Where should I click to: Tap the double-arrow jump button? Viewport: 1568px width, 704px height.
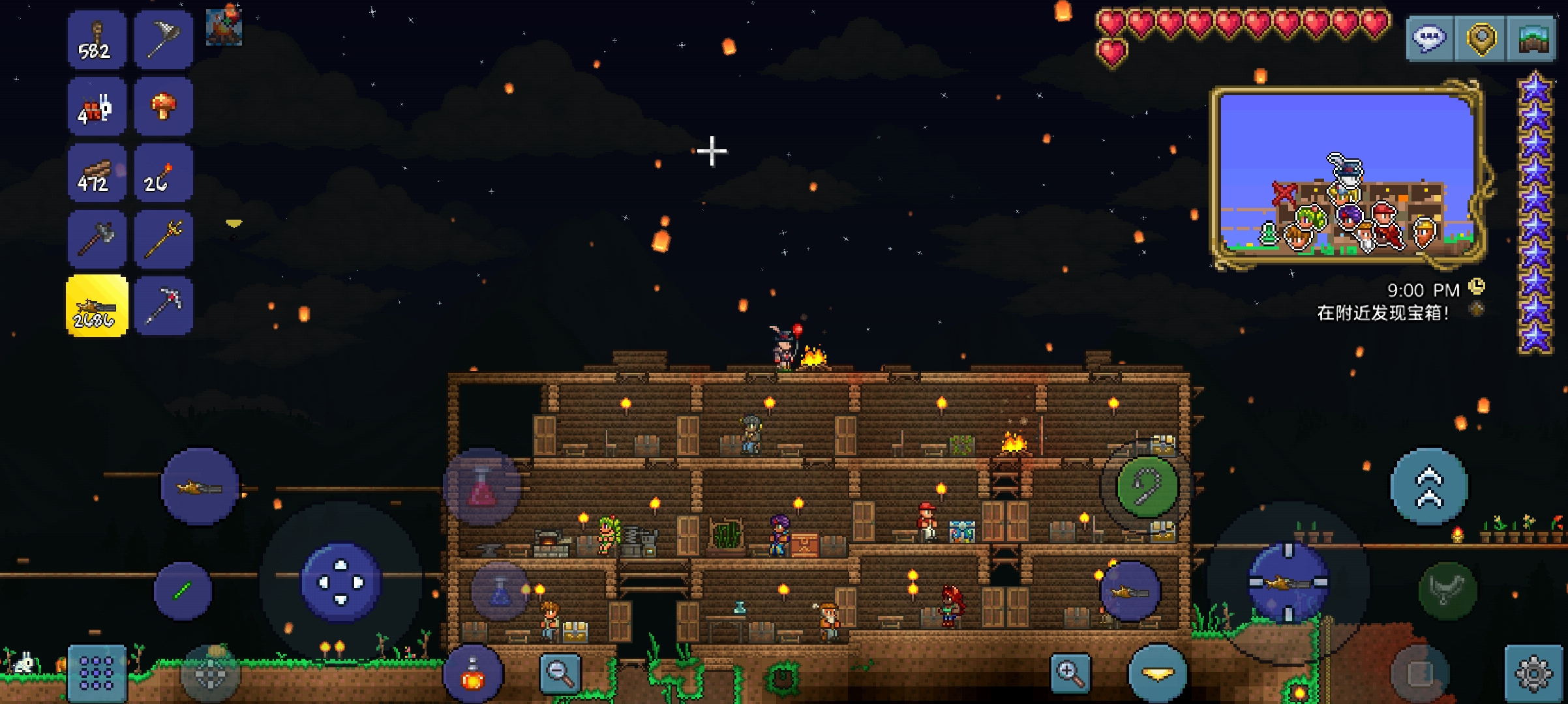(1428, 487)
